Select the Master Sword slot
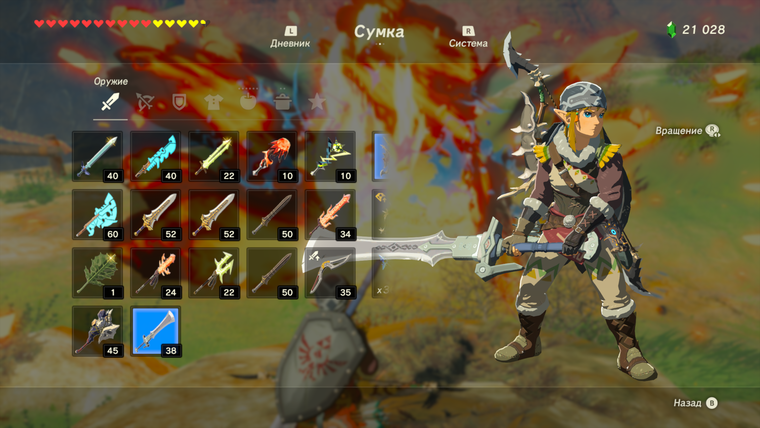Image resolution: width=760 pixels, height=428 pixels. click(x=98, y=156)
